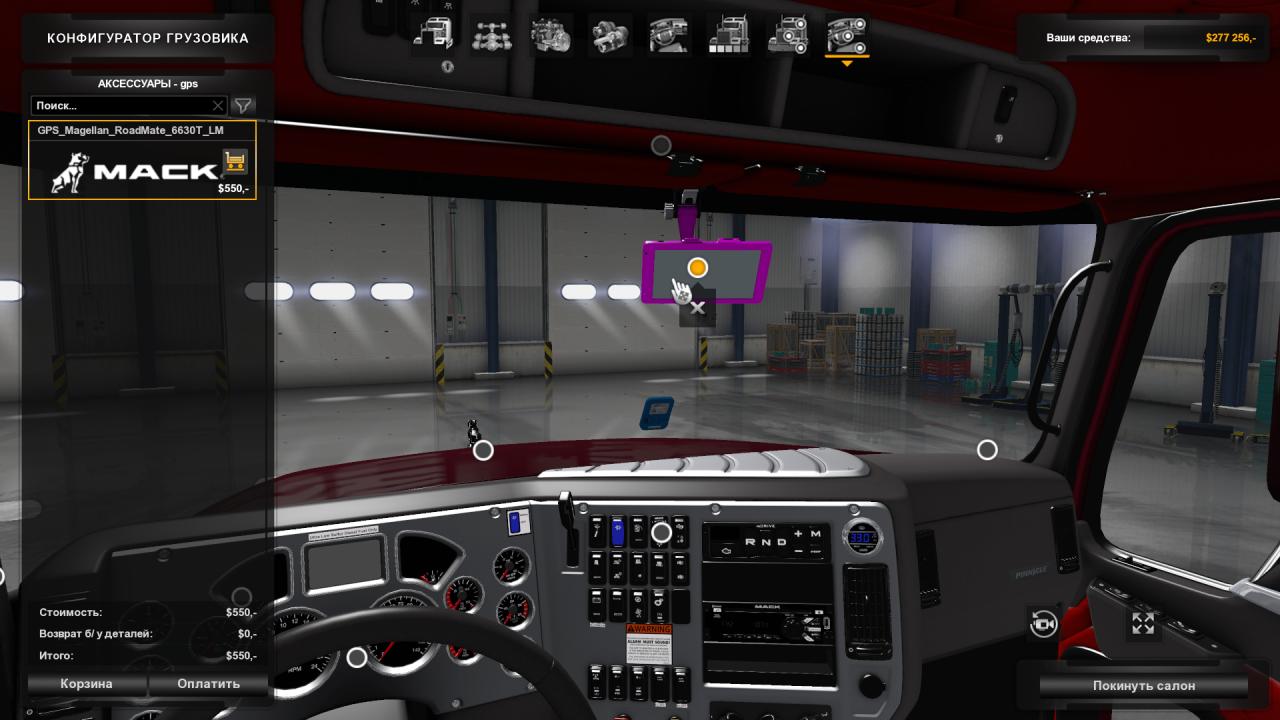Leave the cabin with Покинуть салон

click(1143, 686)
